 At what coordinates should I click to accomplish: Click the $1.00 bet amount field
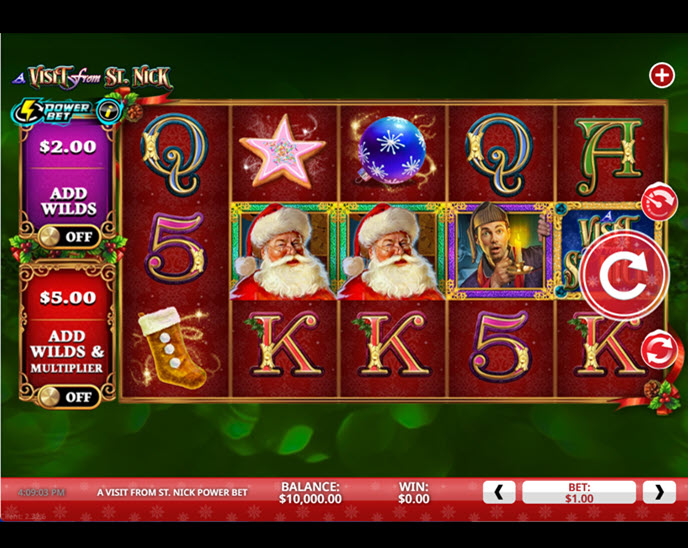pos(579,492)
